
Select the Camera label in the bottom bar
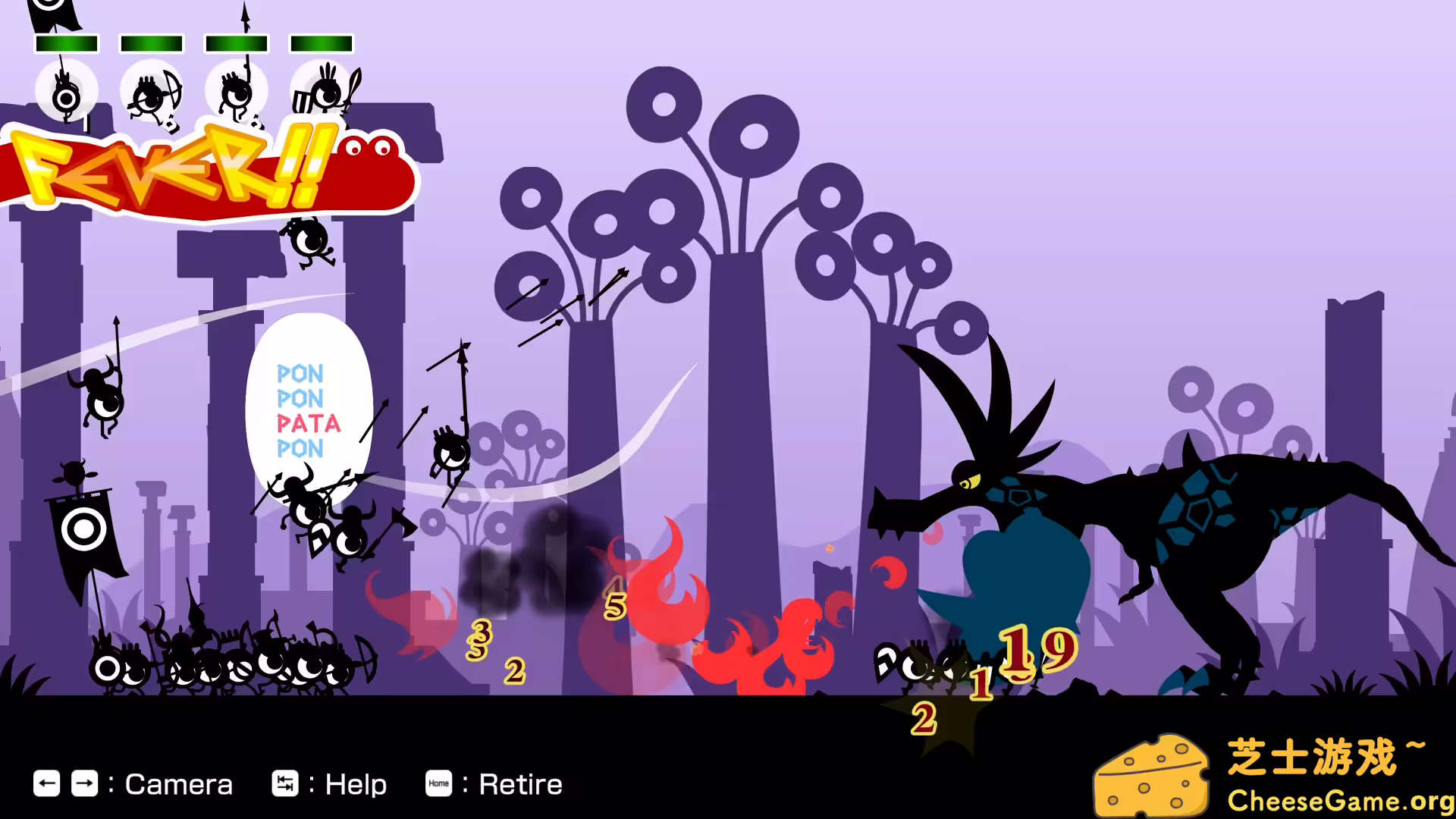tap(179, 784)
